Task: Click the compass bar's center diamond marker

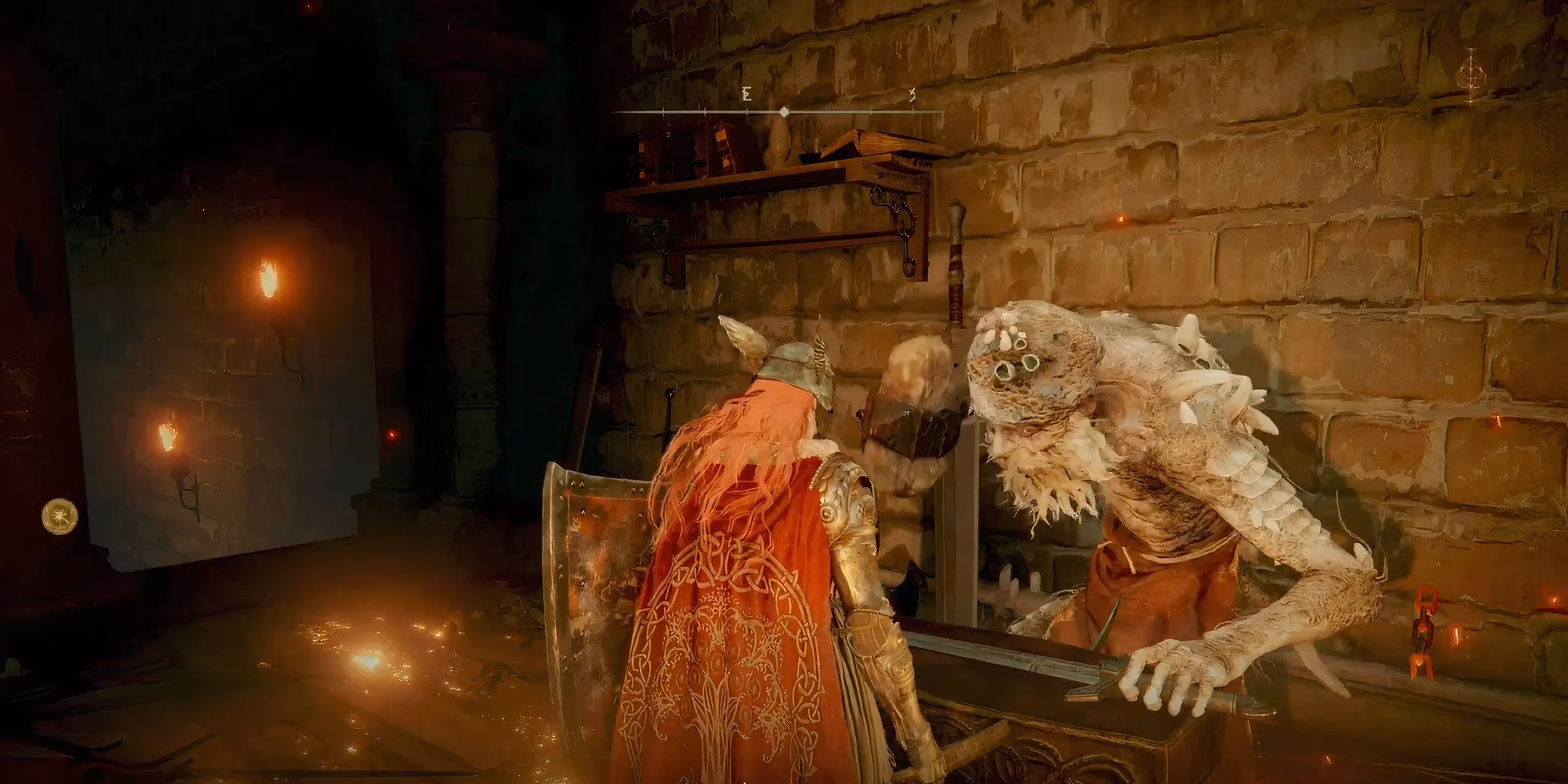Action: click(x=783, y=112)
